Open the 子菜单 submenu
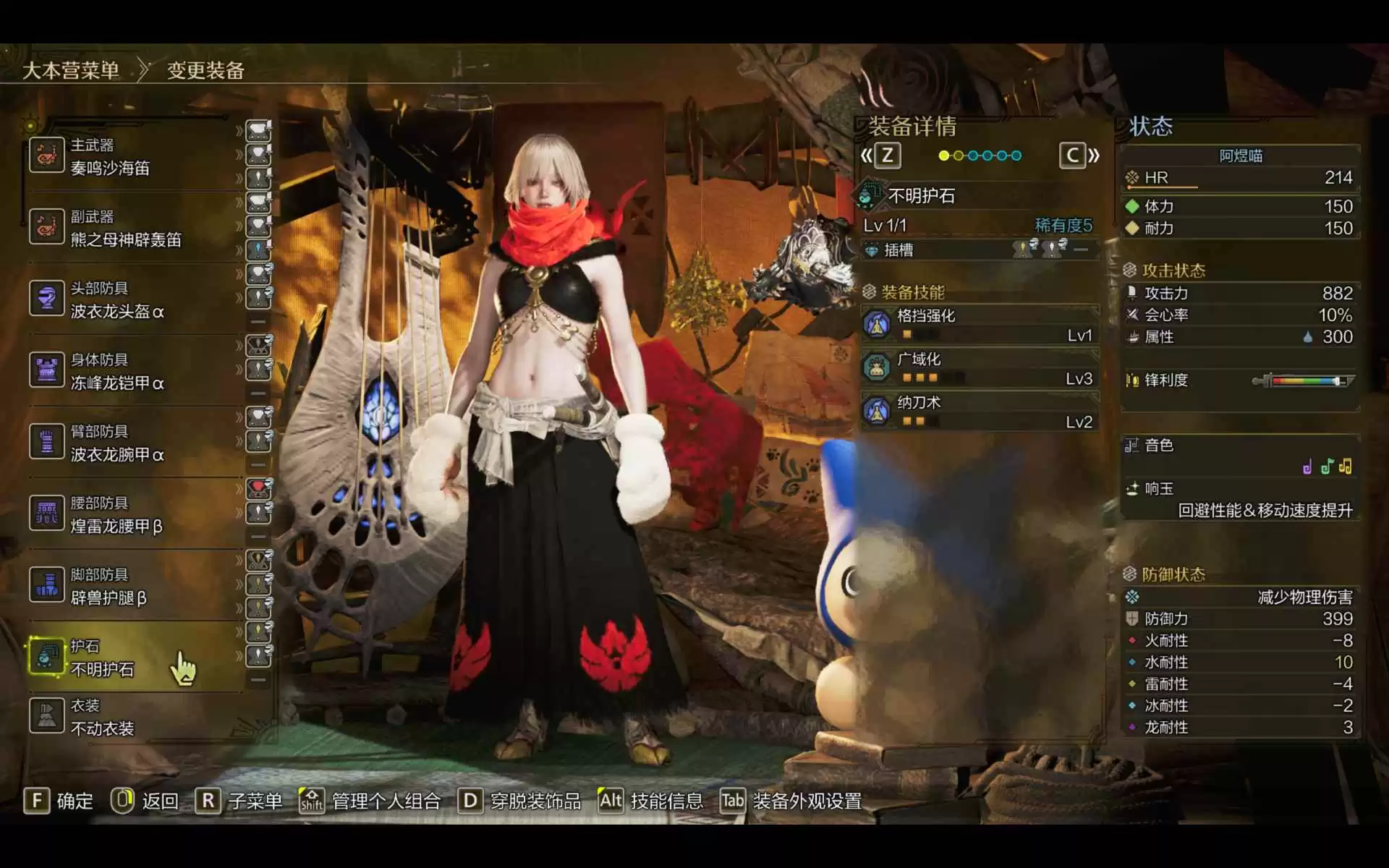 [239, 801]
